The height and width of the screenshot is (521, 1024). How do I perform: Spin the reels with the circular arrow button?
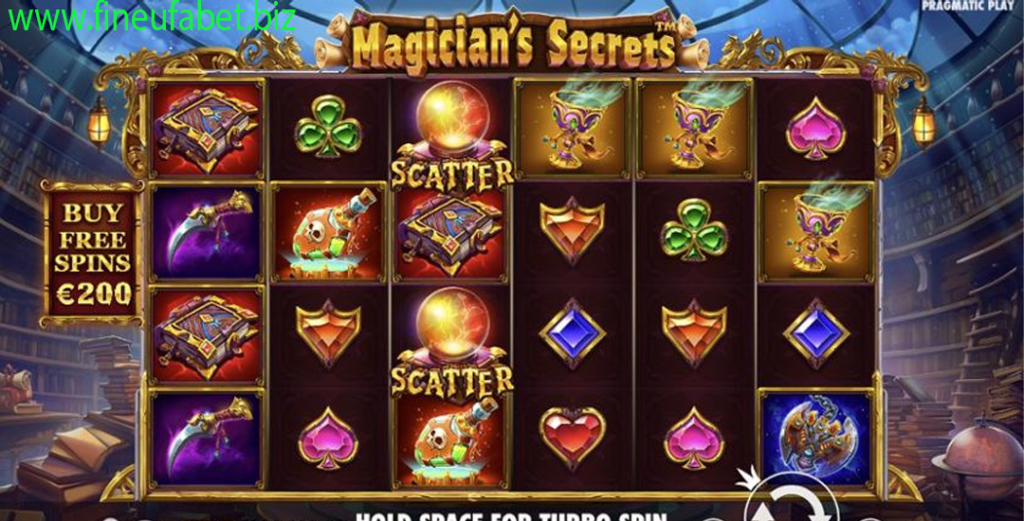pyautogui.click(x=791, y=503)
